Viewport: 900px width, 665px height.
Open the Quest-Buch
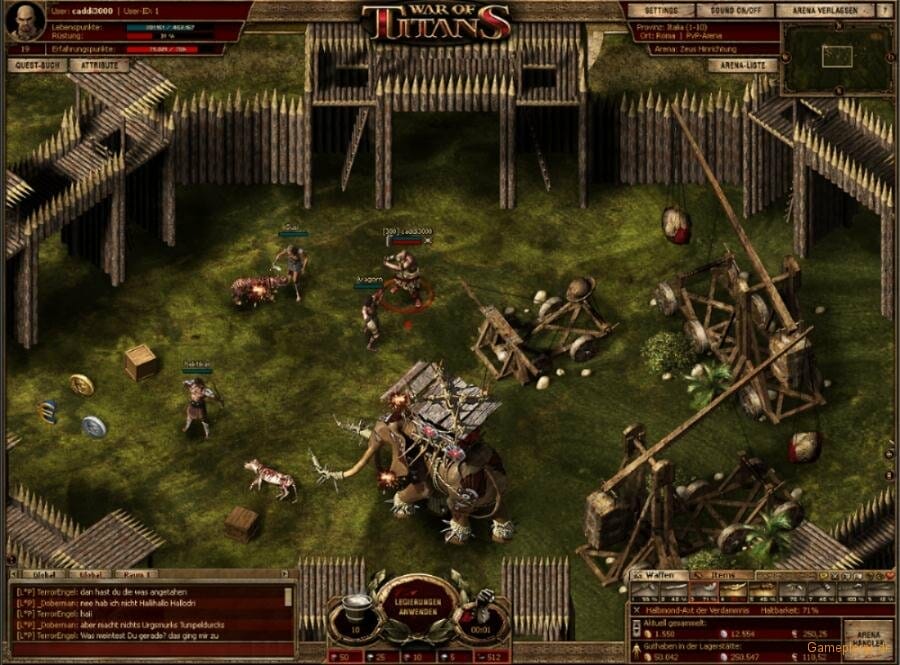click(x=39, y=66)
